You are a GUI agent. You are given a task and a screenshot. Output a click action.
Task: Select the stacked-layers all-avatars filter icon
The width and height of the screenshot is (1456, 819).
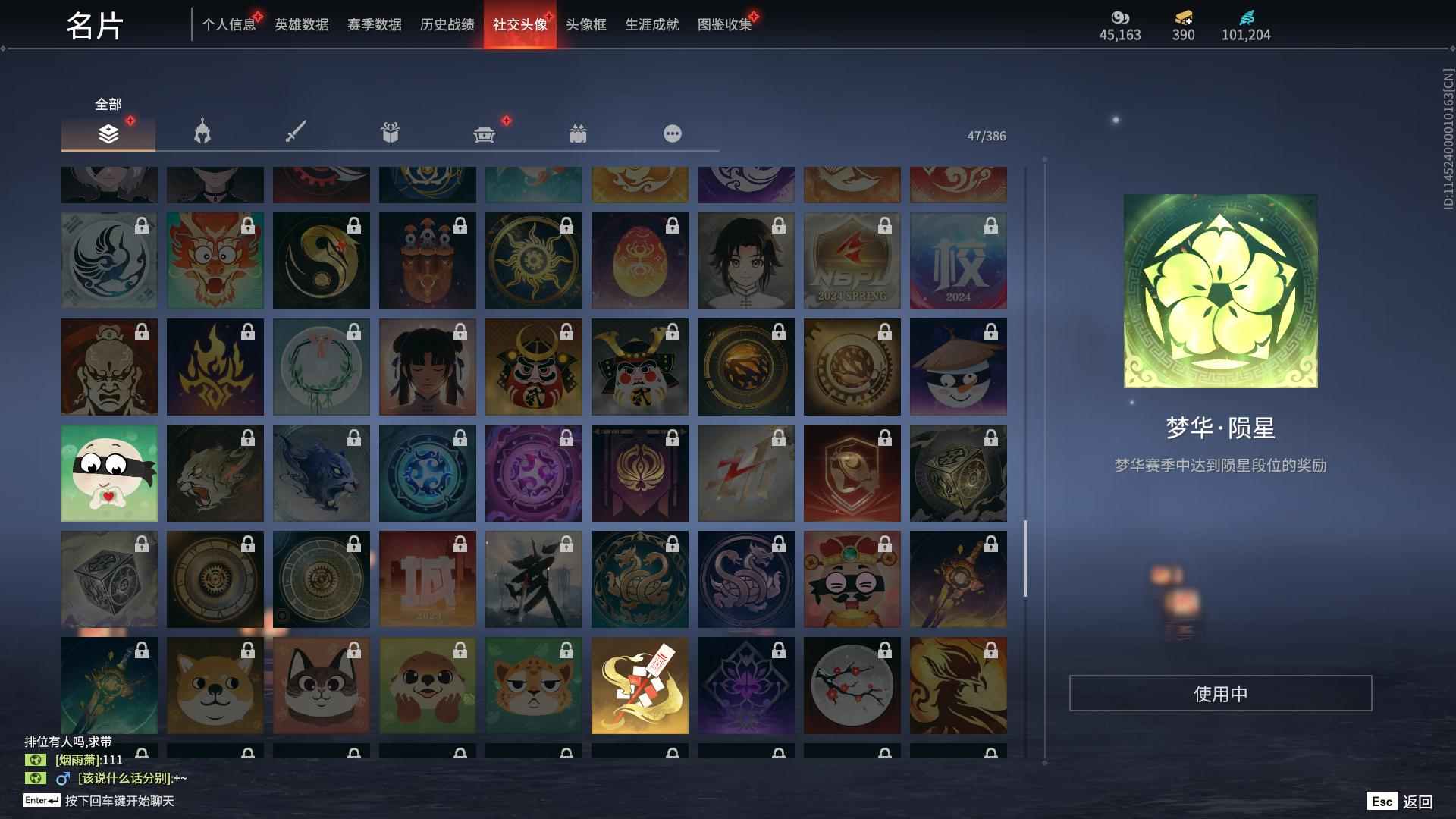tap(108, 133)
